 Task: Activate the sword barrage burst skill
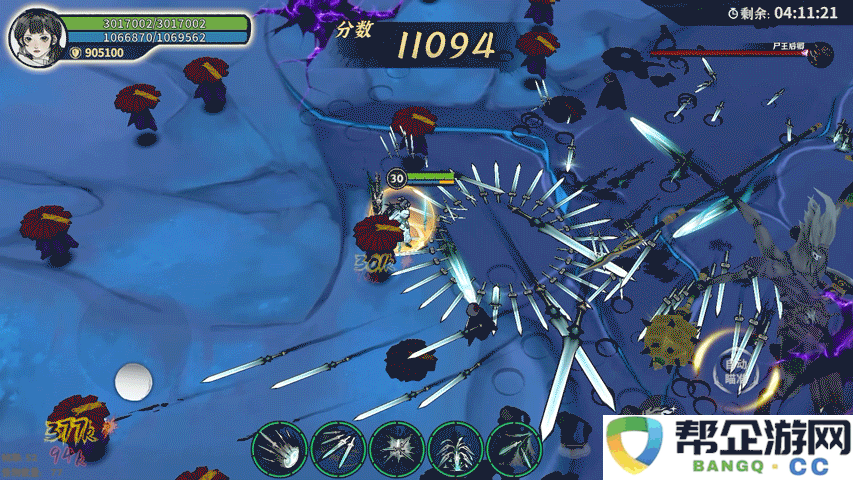click(x=279, y=448)
